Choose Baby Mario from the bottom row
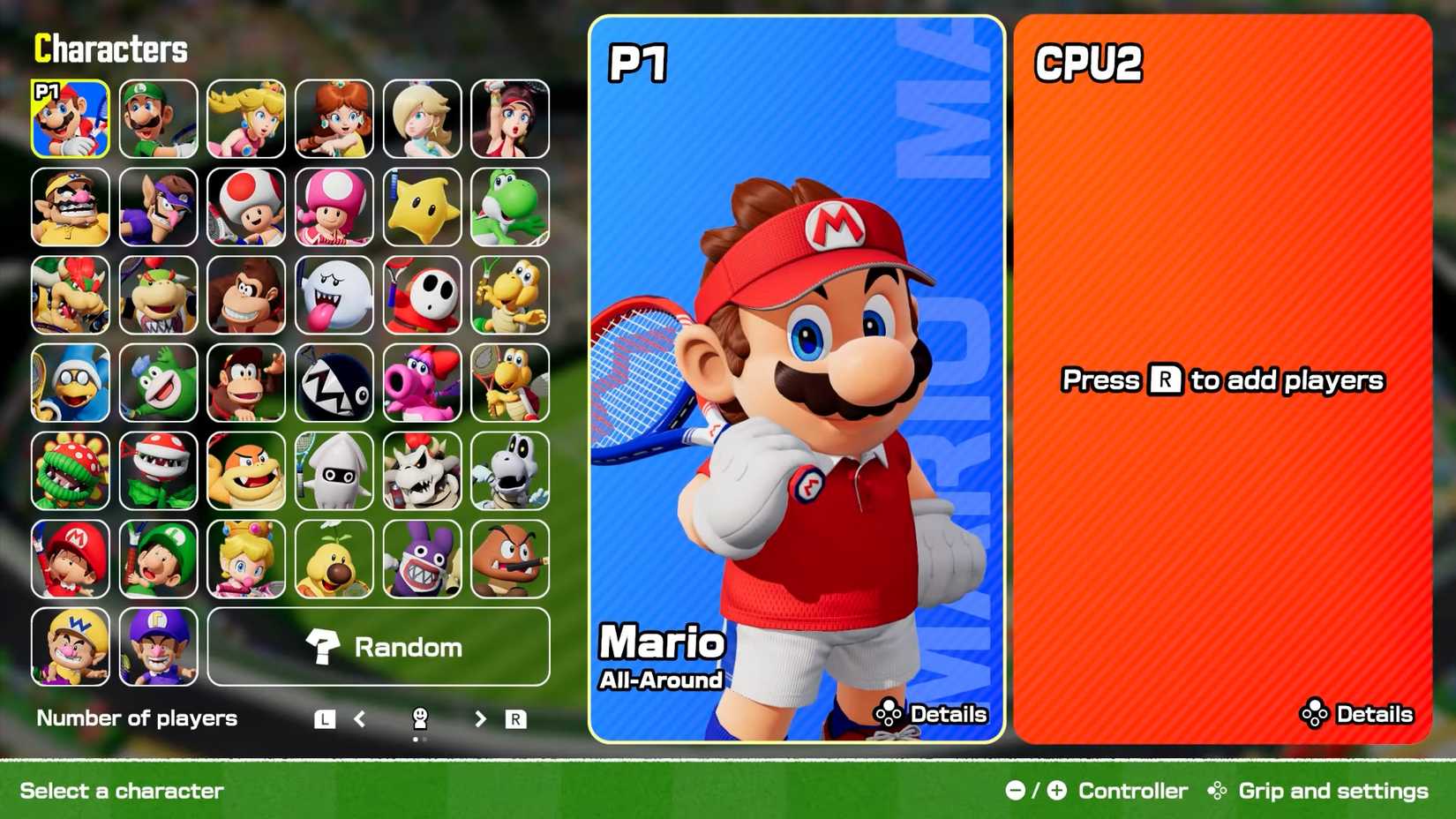 point(71,560)
